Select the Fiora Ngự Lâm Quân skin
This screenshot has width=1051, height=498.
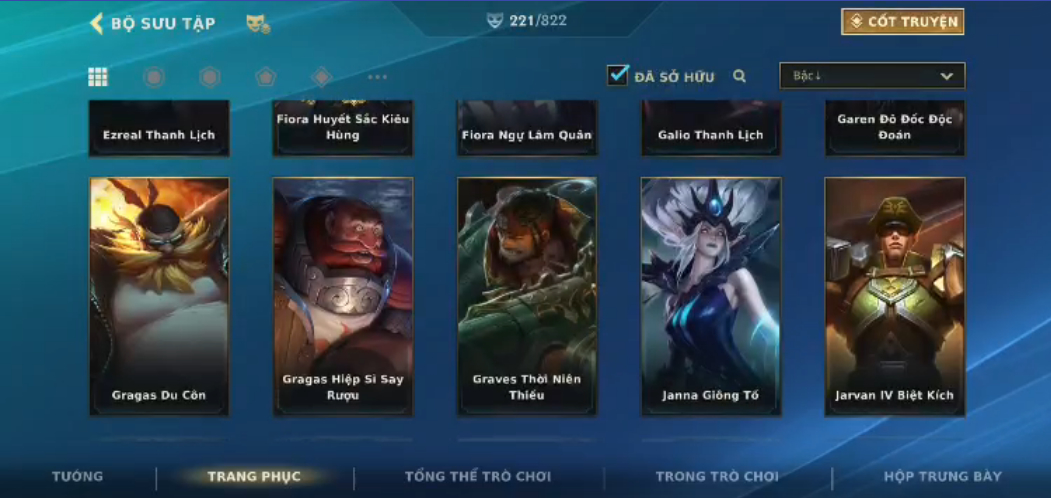pyautogui.click(x=527, y=130)
